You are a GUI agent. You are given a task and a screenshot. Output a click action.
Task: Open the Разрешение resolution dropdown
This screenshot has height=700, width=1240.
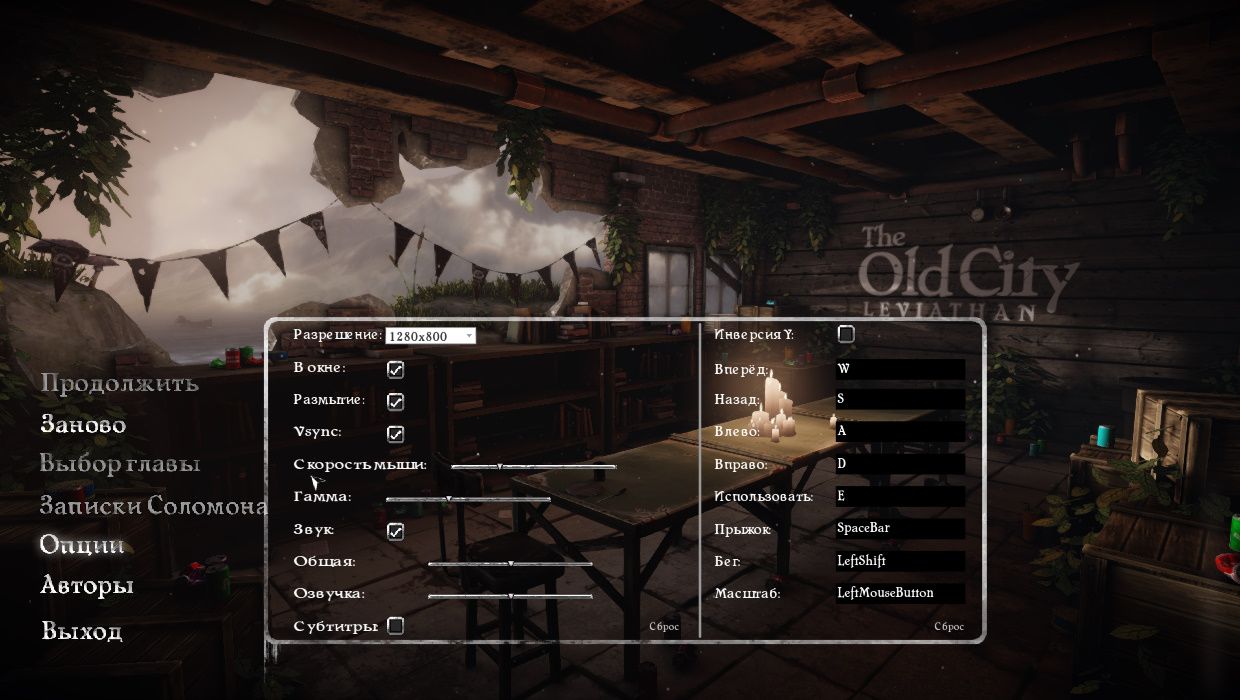click(430, 336)
